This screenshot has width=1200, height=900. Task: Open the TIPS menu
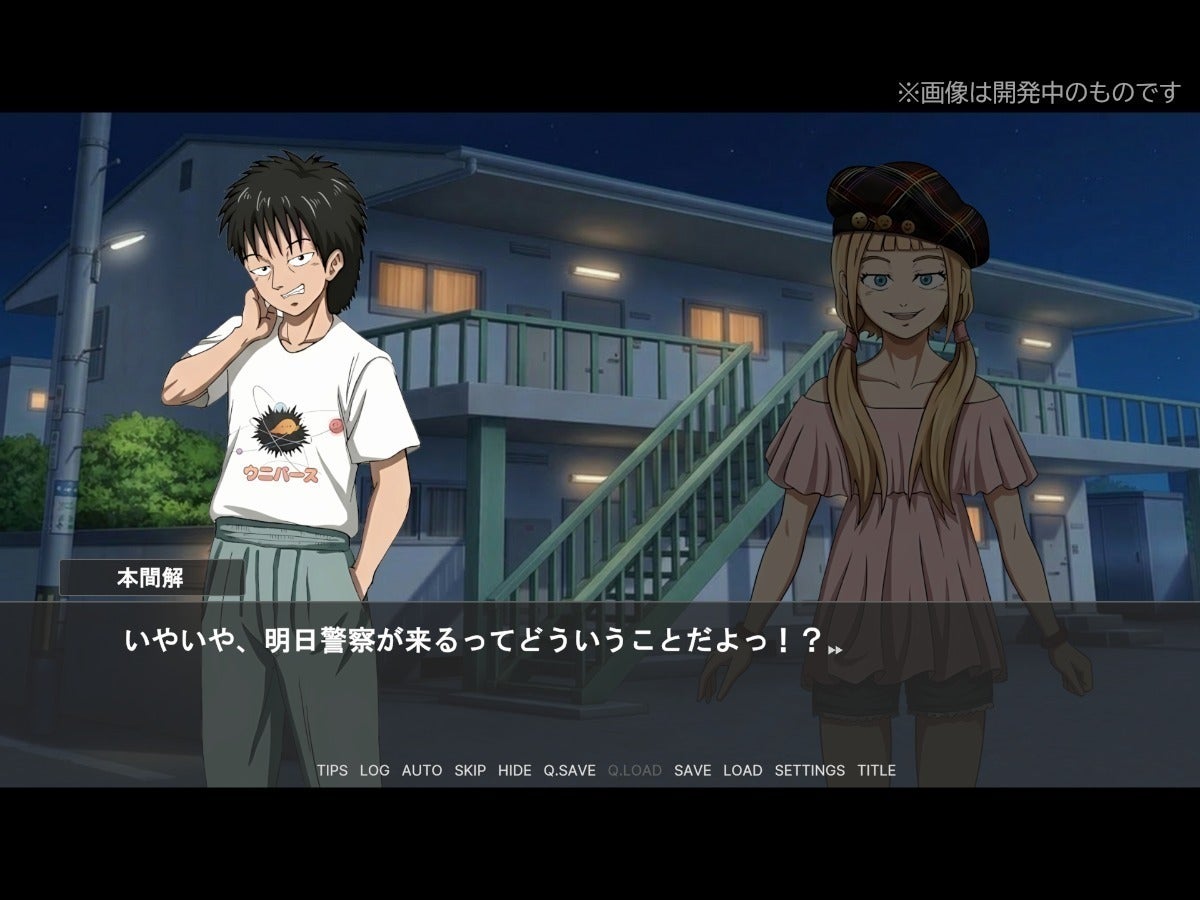tap(332, 771)
